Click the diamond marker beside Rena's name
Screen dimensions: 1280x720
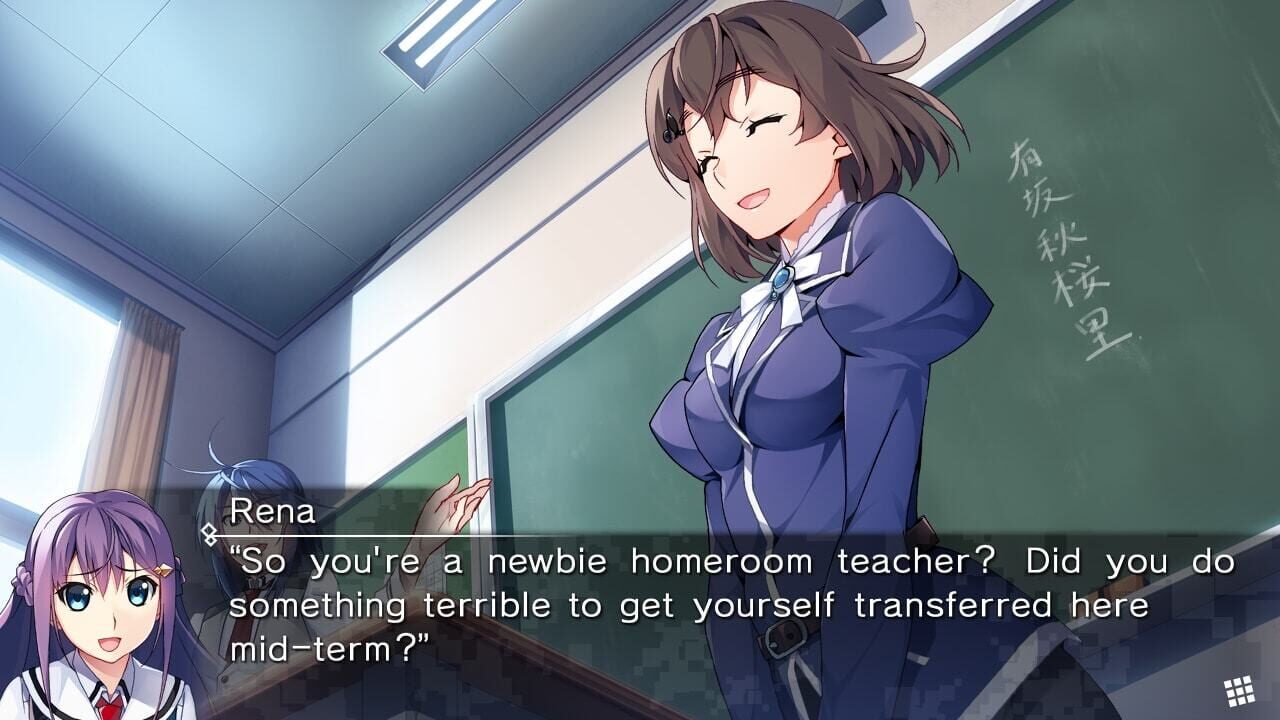[210, 535]
